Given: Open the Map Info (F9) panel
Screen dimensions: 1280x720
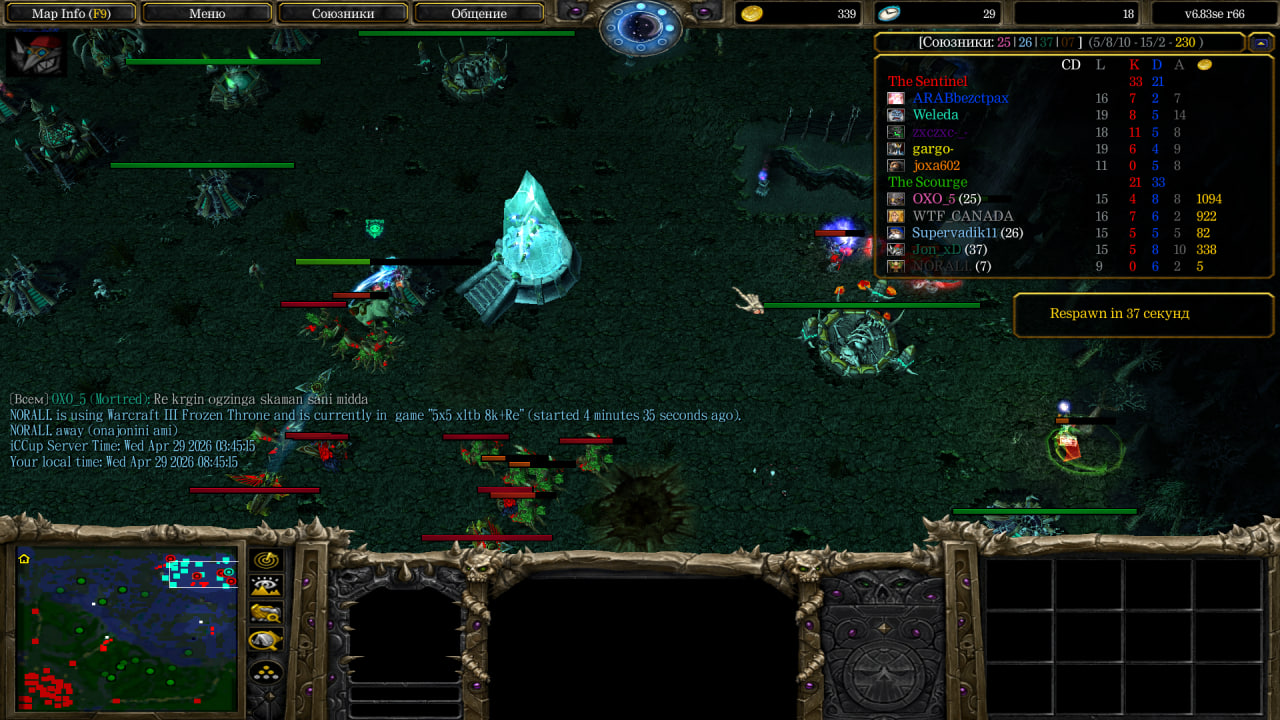Looking at the screenshot, I should pyautogui.click(x=70, y=13).
